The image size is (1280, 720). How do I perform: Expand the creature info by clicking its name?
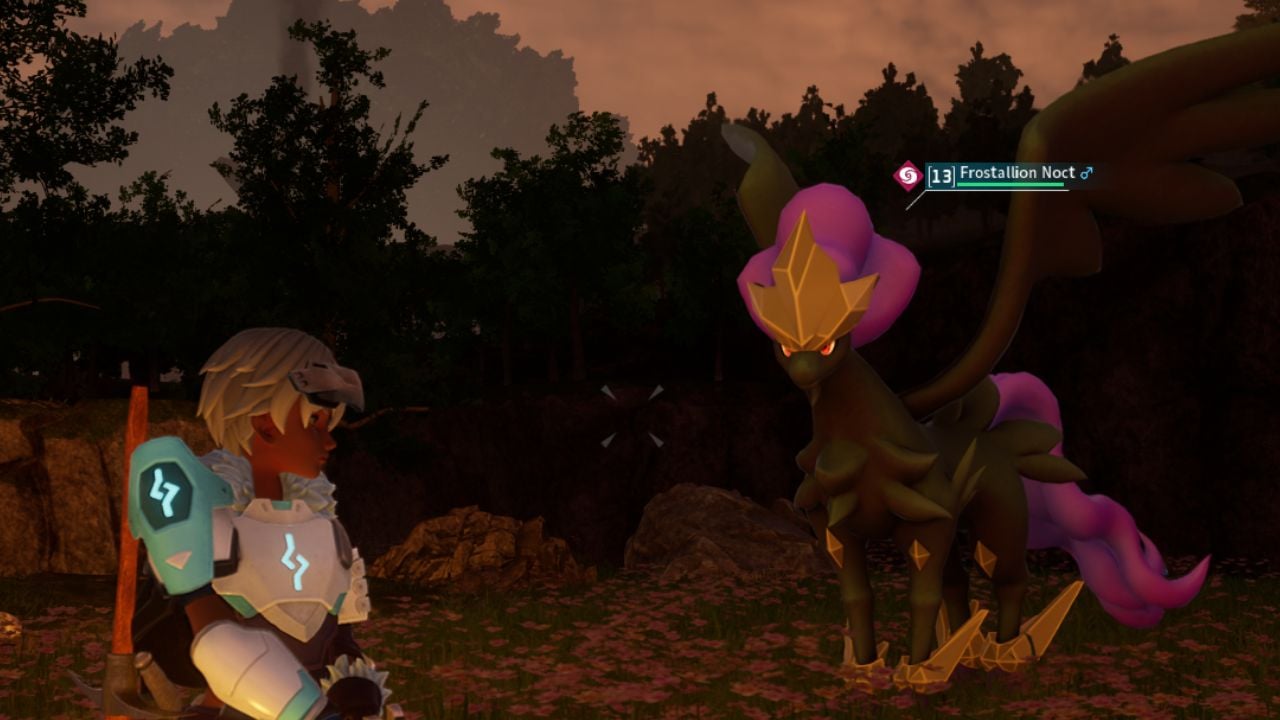pyautogui.click(x=1013, y=172)
